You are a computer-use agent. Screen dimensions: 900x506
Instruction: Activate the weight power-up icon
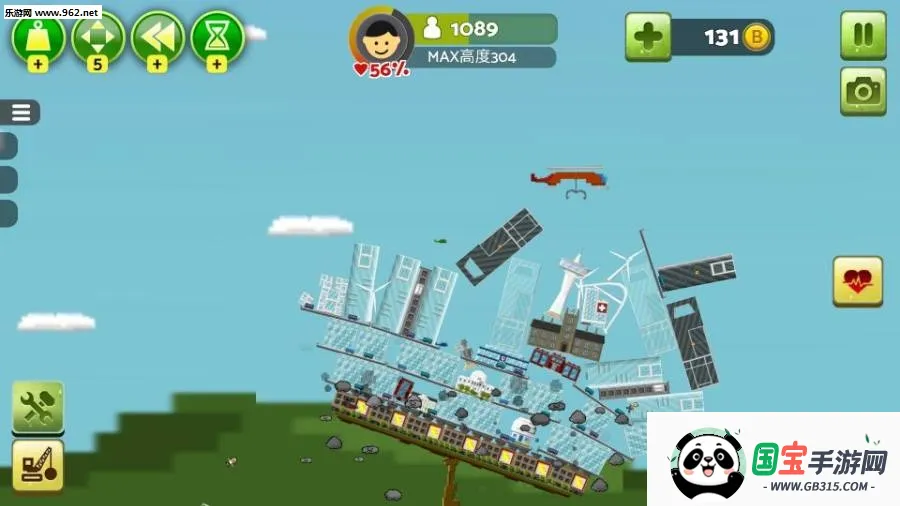(x=38, y=37)
